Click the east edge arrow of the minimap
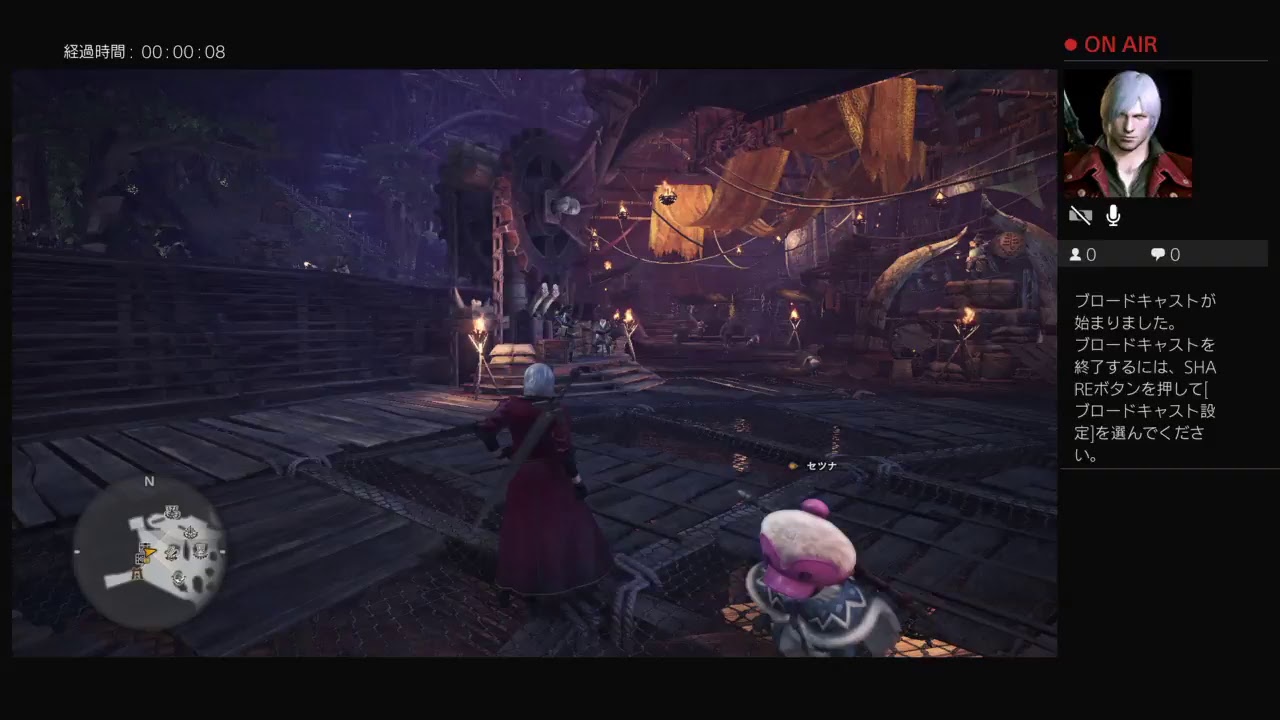 point(221,552)
